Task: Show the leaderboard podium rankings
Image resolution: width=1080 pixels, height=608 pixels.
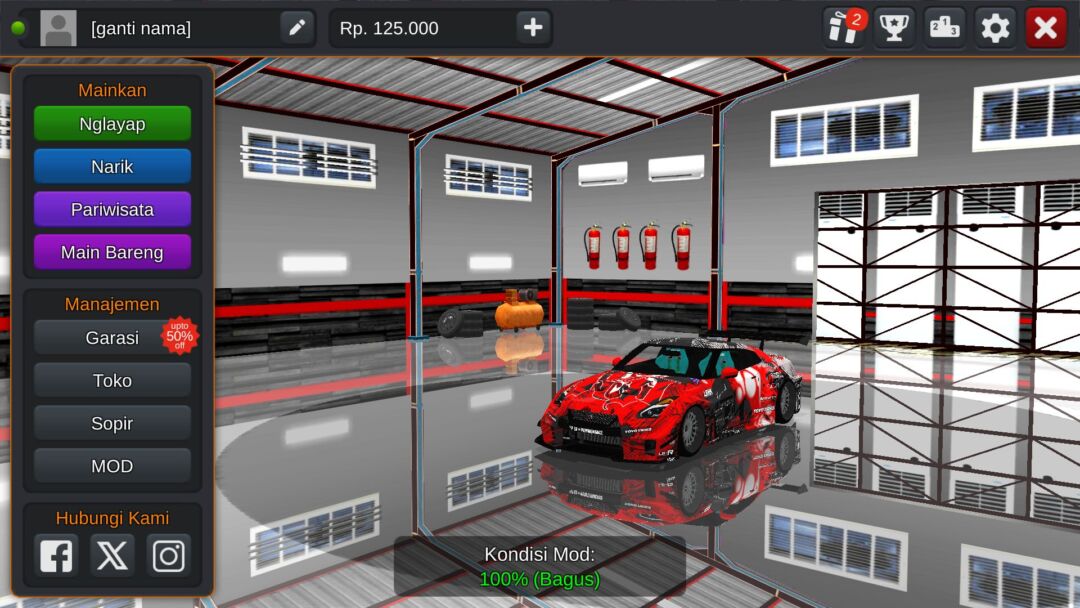Action: (944, 28)
